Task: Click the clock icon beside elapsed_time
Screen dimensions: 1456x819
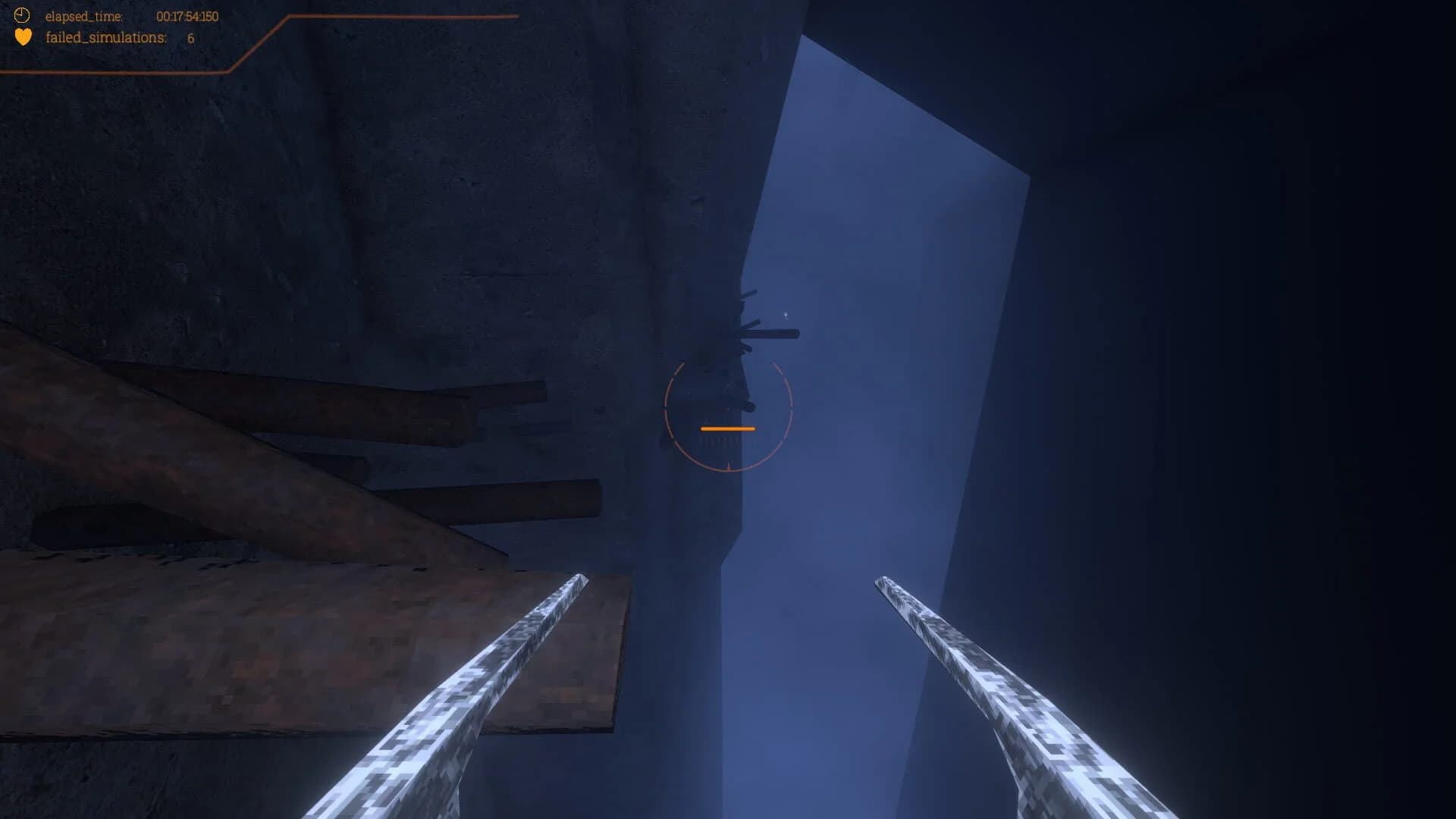Action: (x=22, y=14)
